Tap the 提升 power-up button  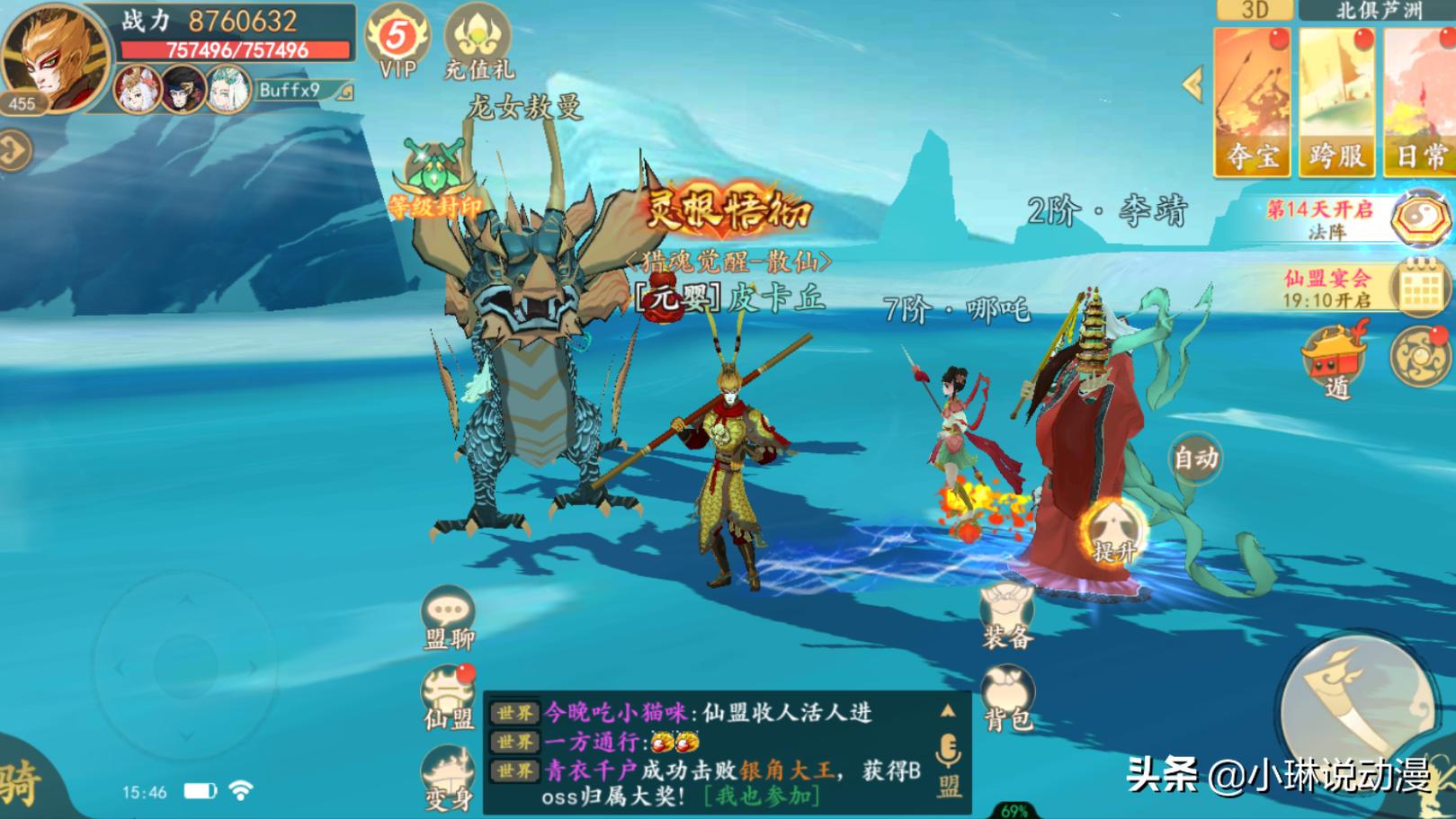(x=1113, y=534)
